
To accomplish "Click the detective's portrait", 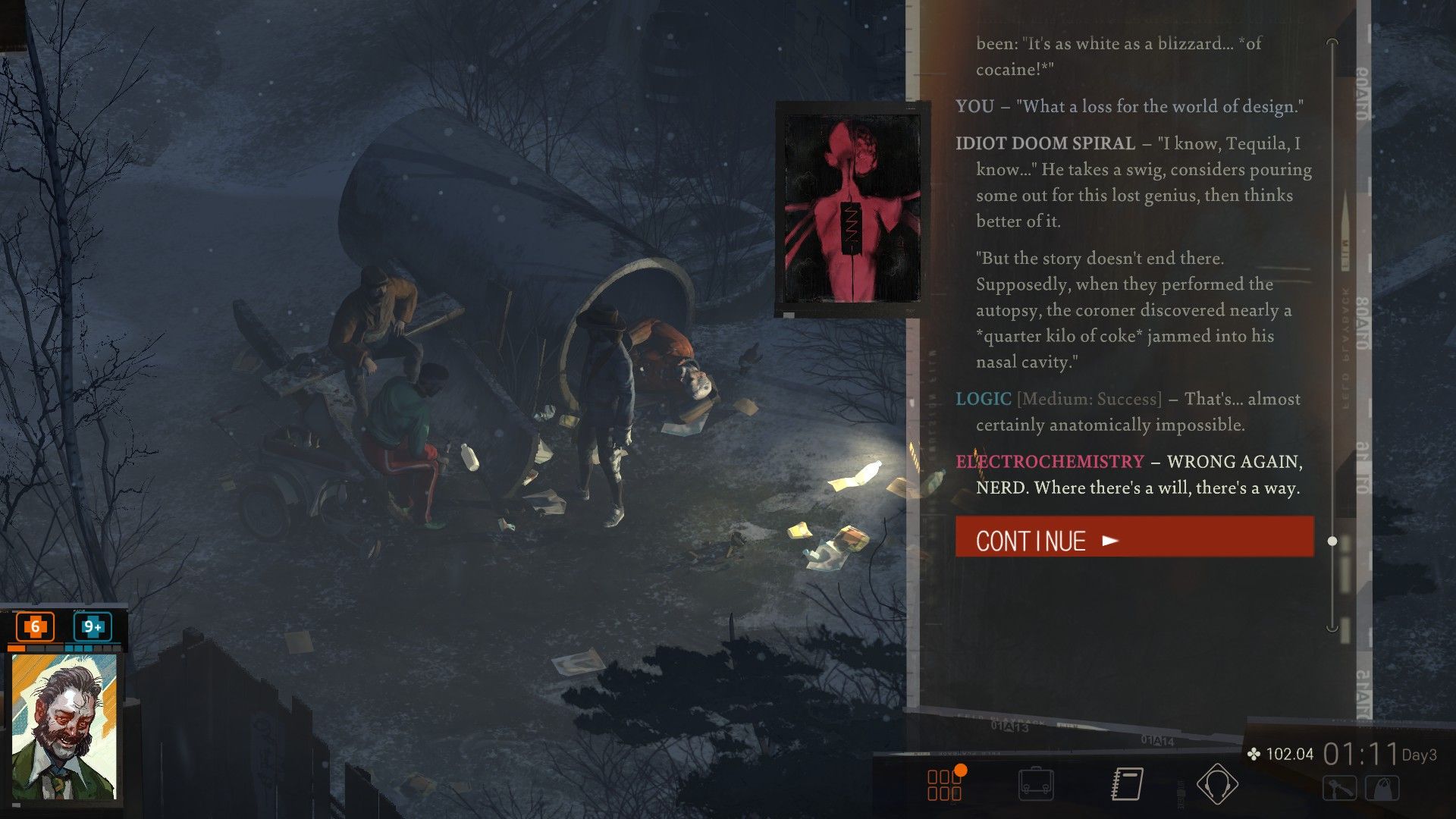I will (64, 726).
